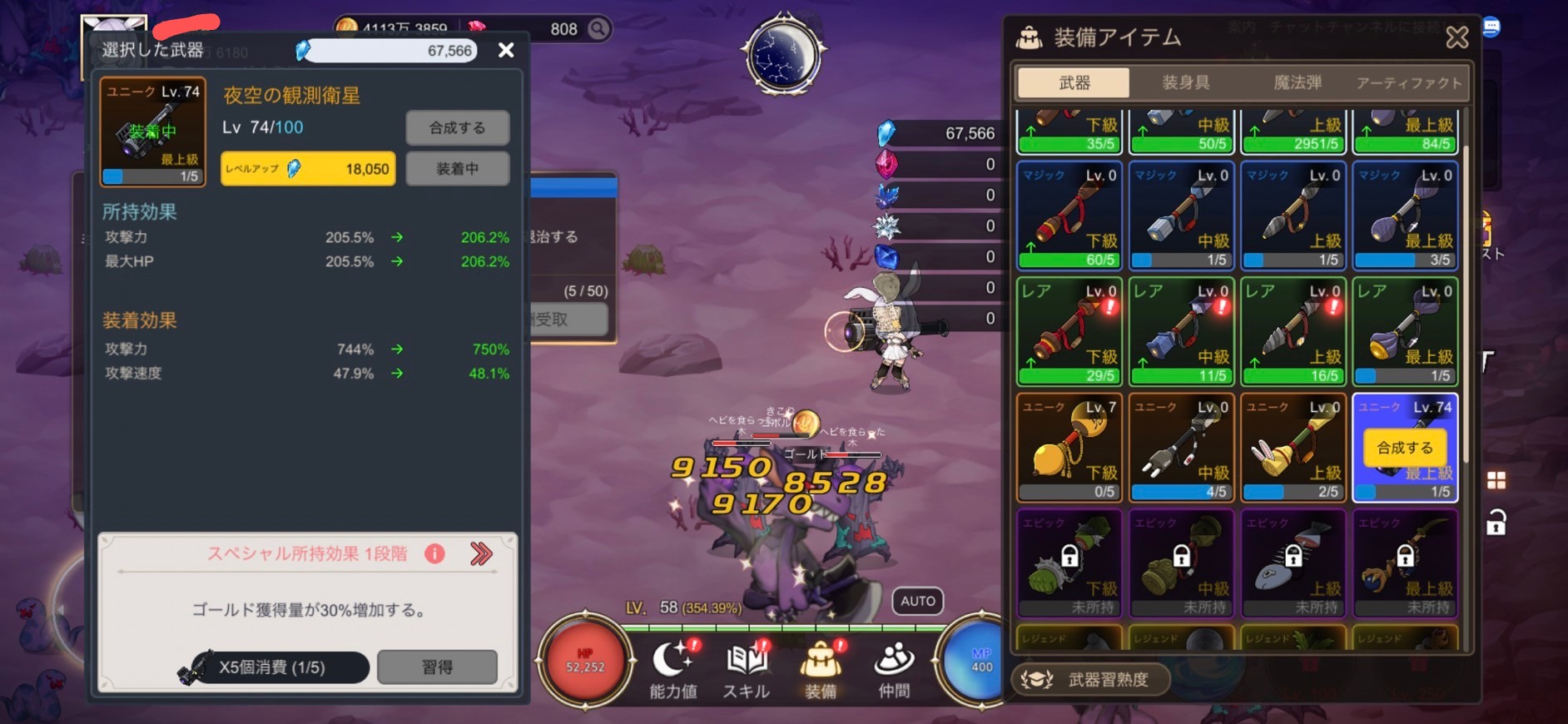Click 合成する in the weapon detail panel
Image resolution: width=1568 pixels, height=724 pixels.
[x=457, y=128]
